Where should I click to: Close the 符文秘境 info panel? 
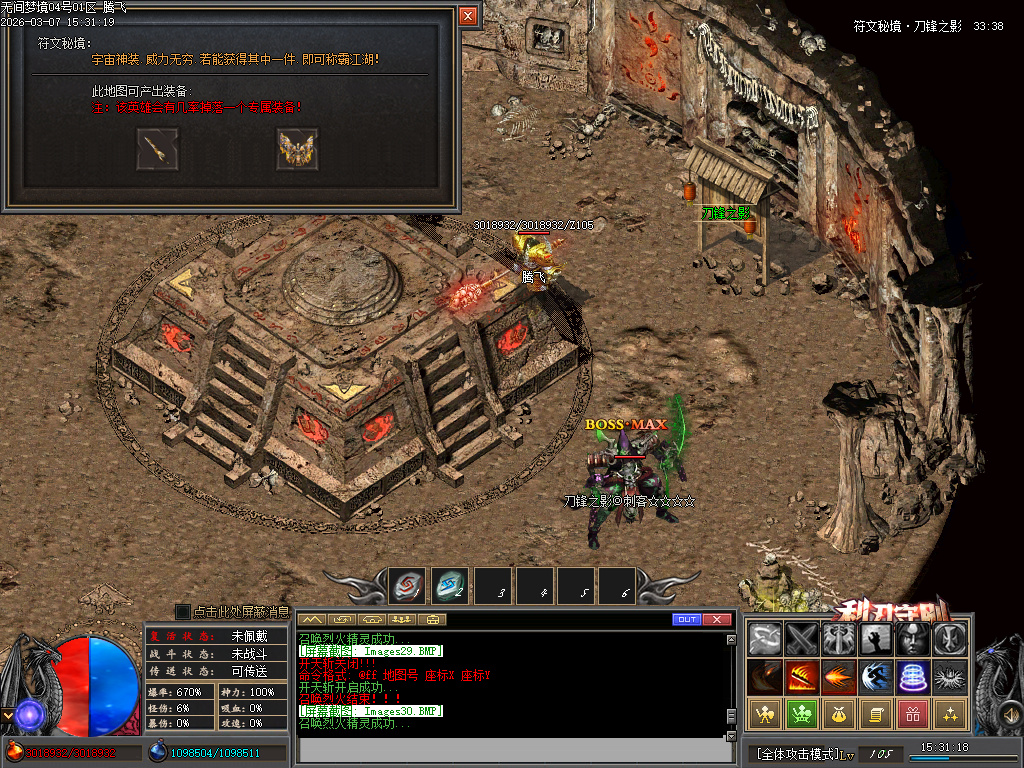[x=468, y=16]
